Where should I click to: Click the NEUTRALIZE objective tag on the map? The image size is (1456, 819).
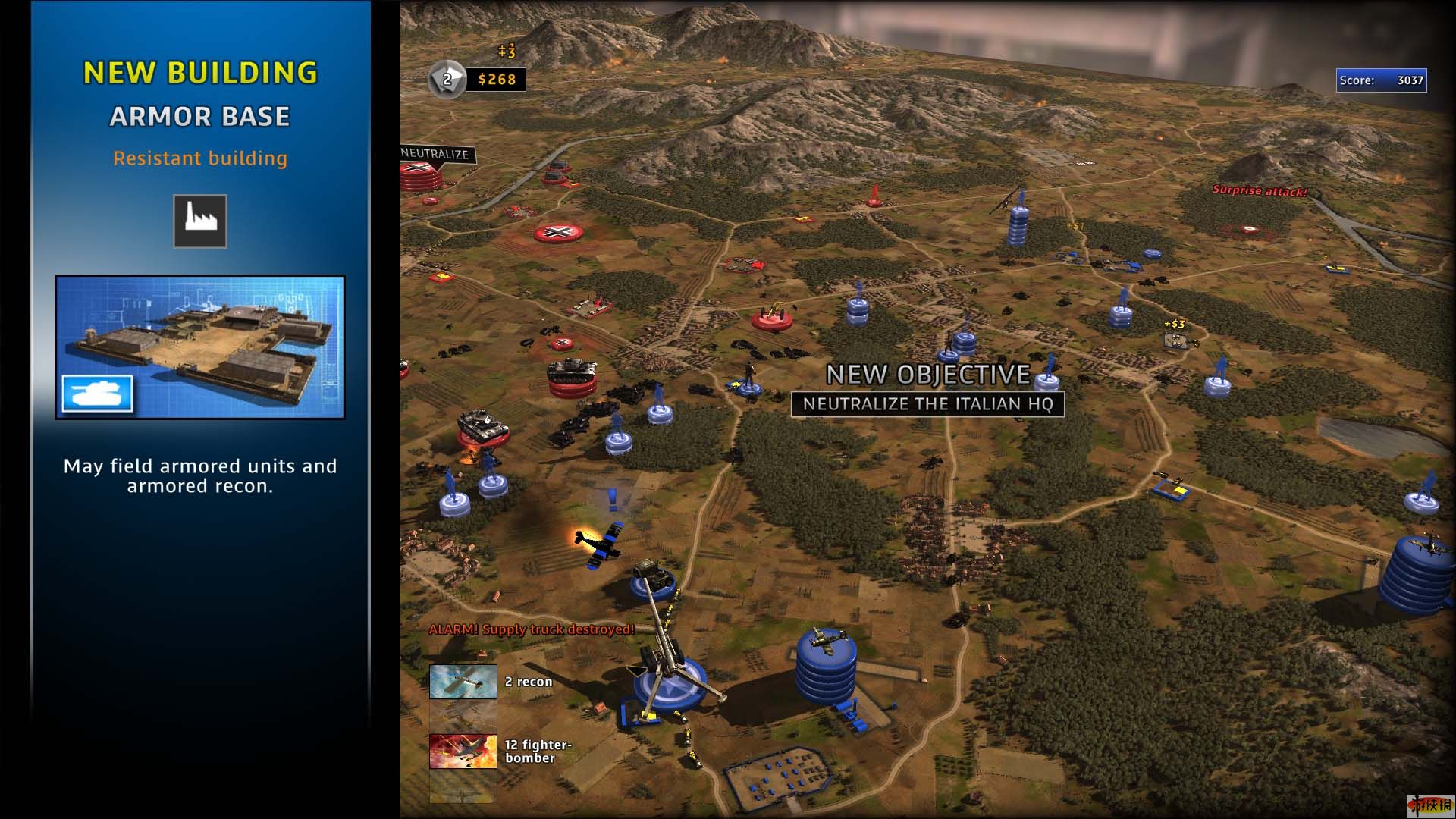435,154
